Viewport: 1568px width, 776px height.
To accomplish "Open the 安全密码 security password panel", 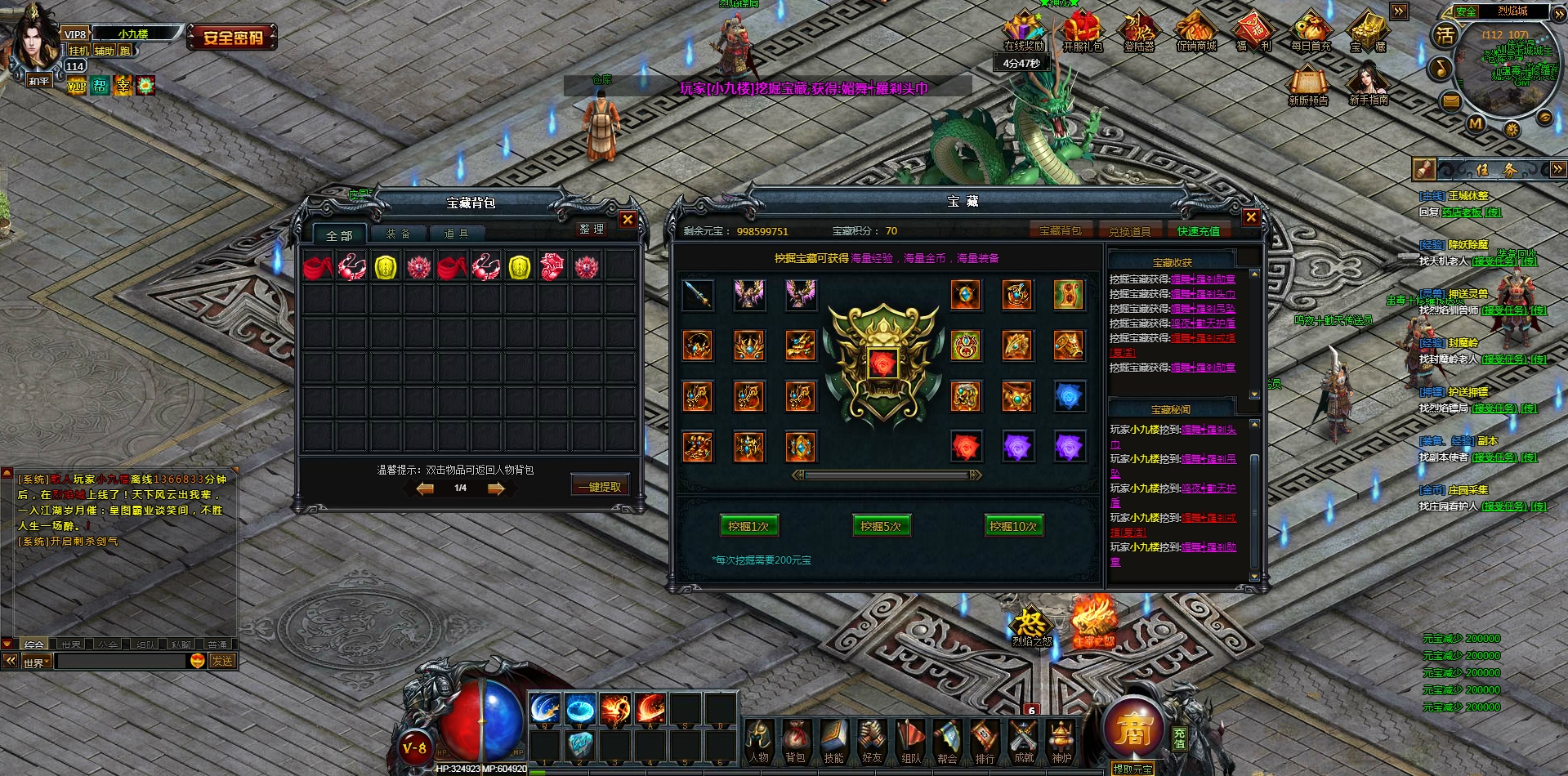I will [233, 38].
